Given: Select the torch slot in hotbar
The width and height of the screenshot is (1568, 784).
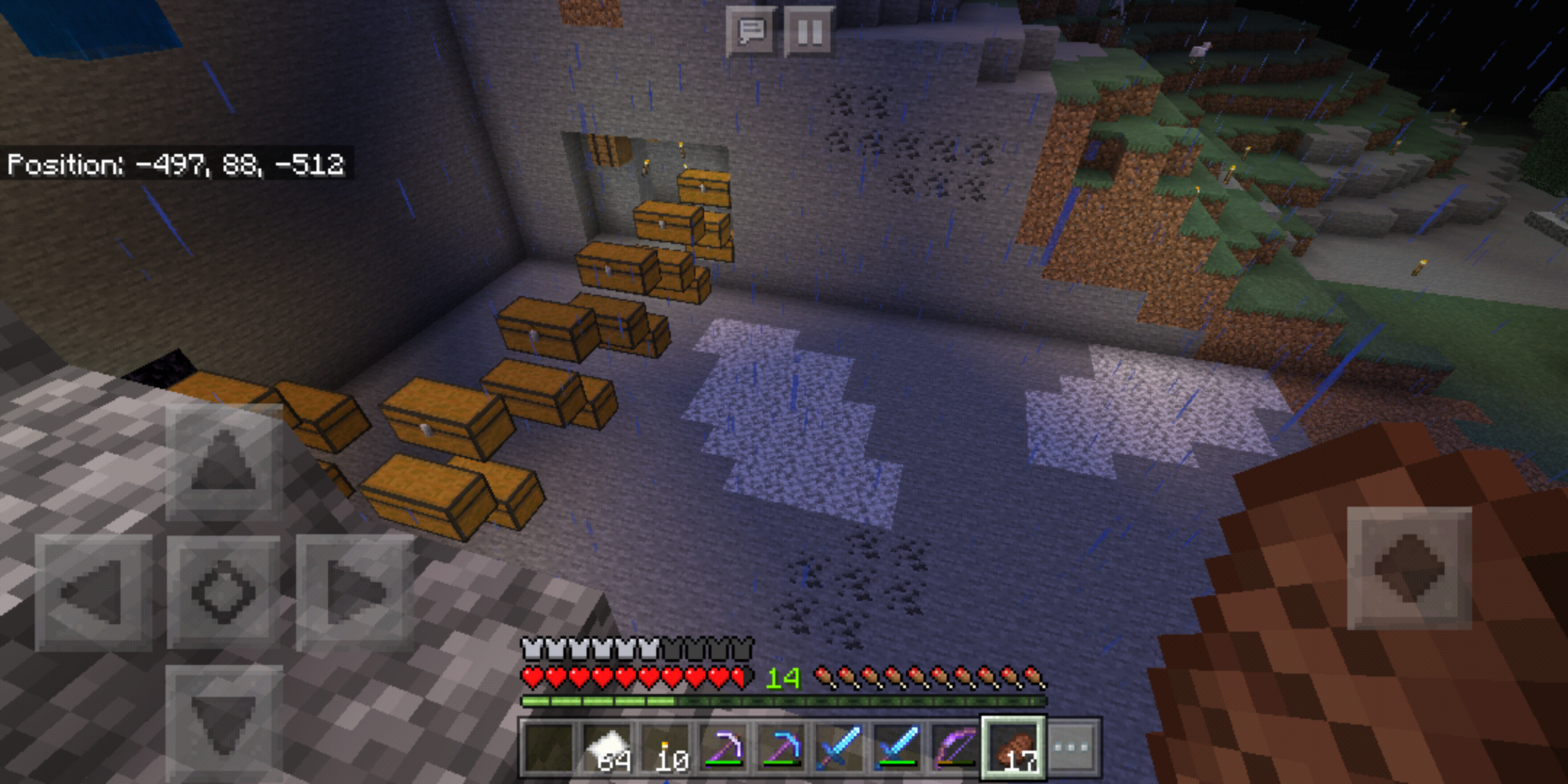Looking at the screenshot, I should (x=666, y=747).
